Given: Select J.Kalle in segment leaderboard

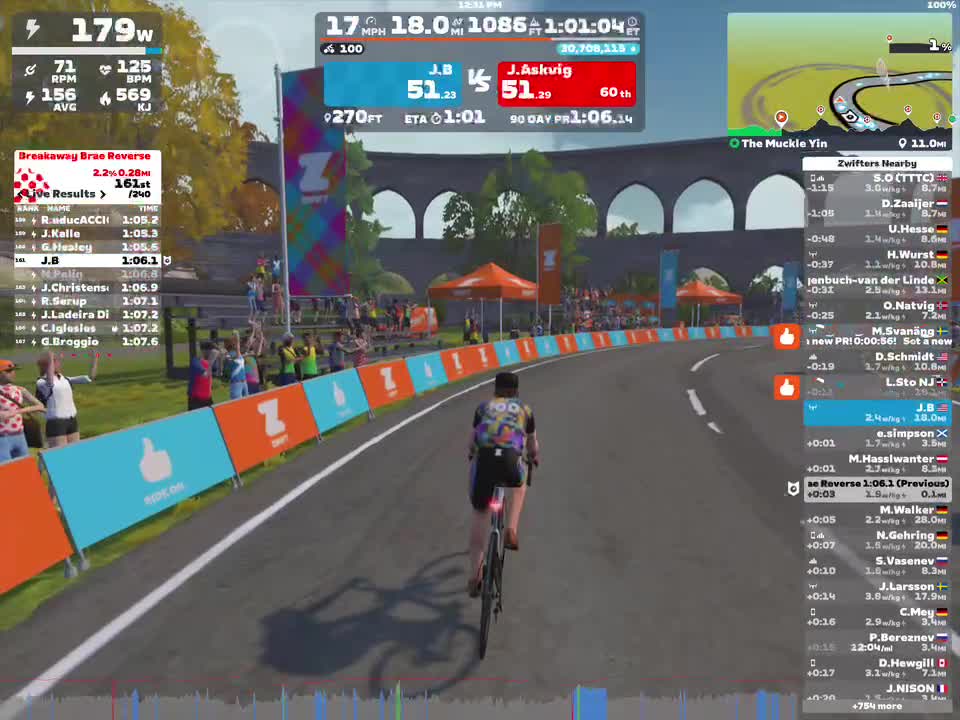Looking at the screenshot, I should click(86, 233).
